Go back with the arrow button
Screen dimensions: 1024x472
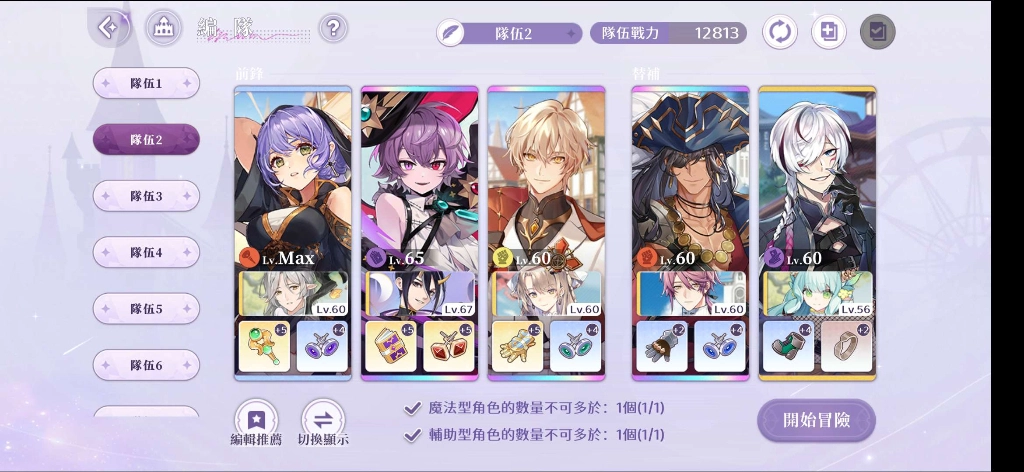click(109, 28)
